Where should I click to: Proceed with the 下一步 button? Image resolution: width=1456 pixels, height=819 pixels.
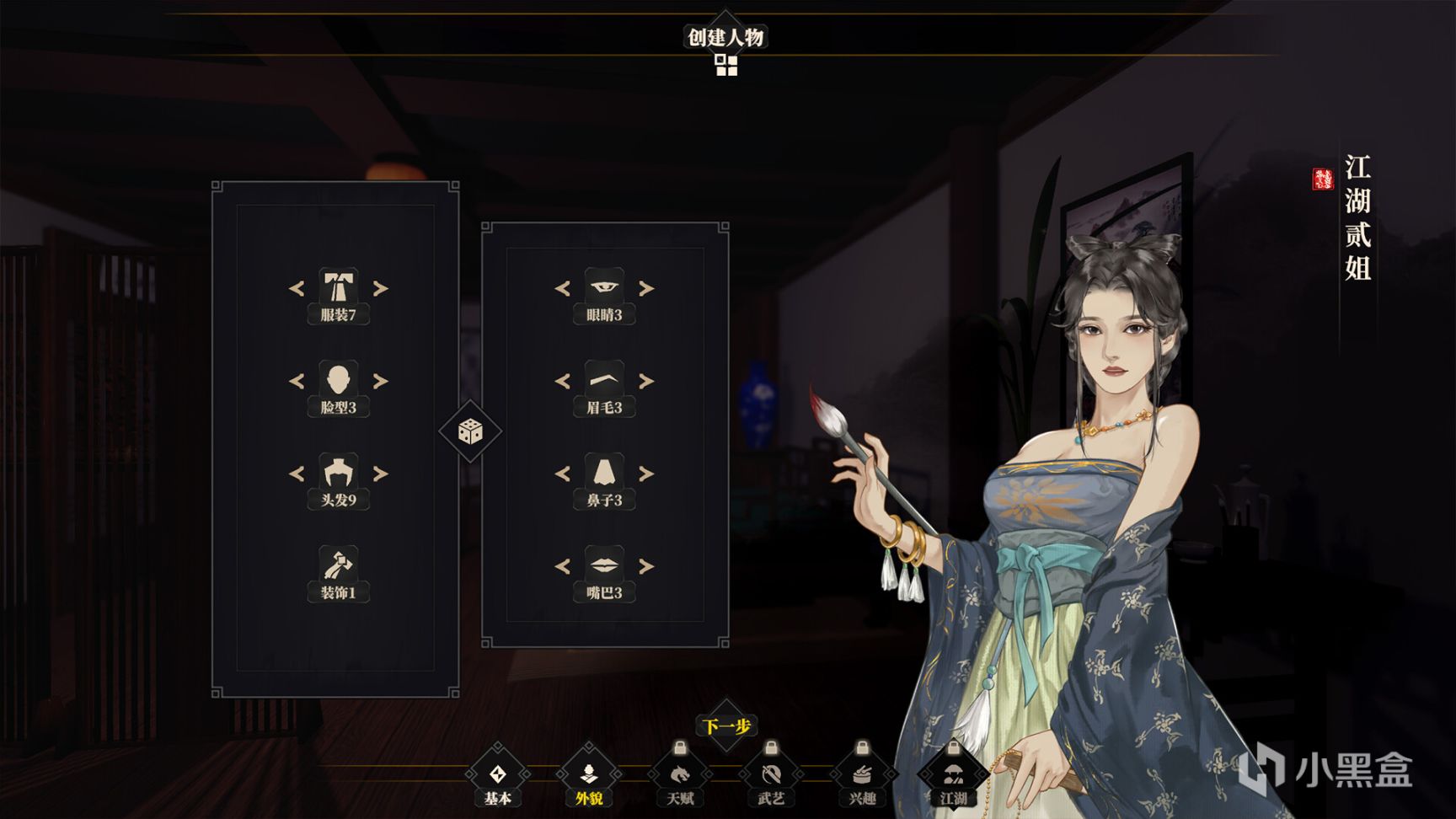pyautogui.click(x=726, y=725)
